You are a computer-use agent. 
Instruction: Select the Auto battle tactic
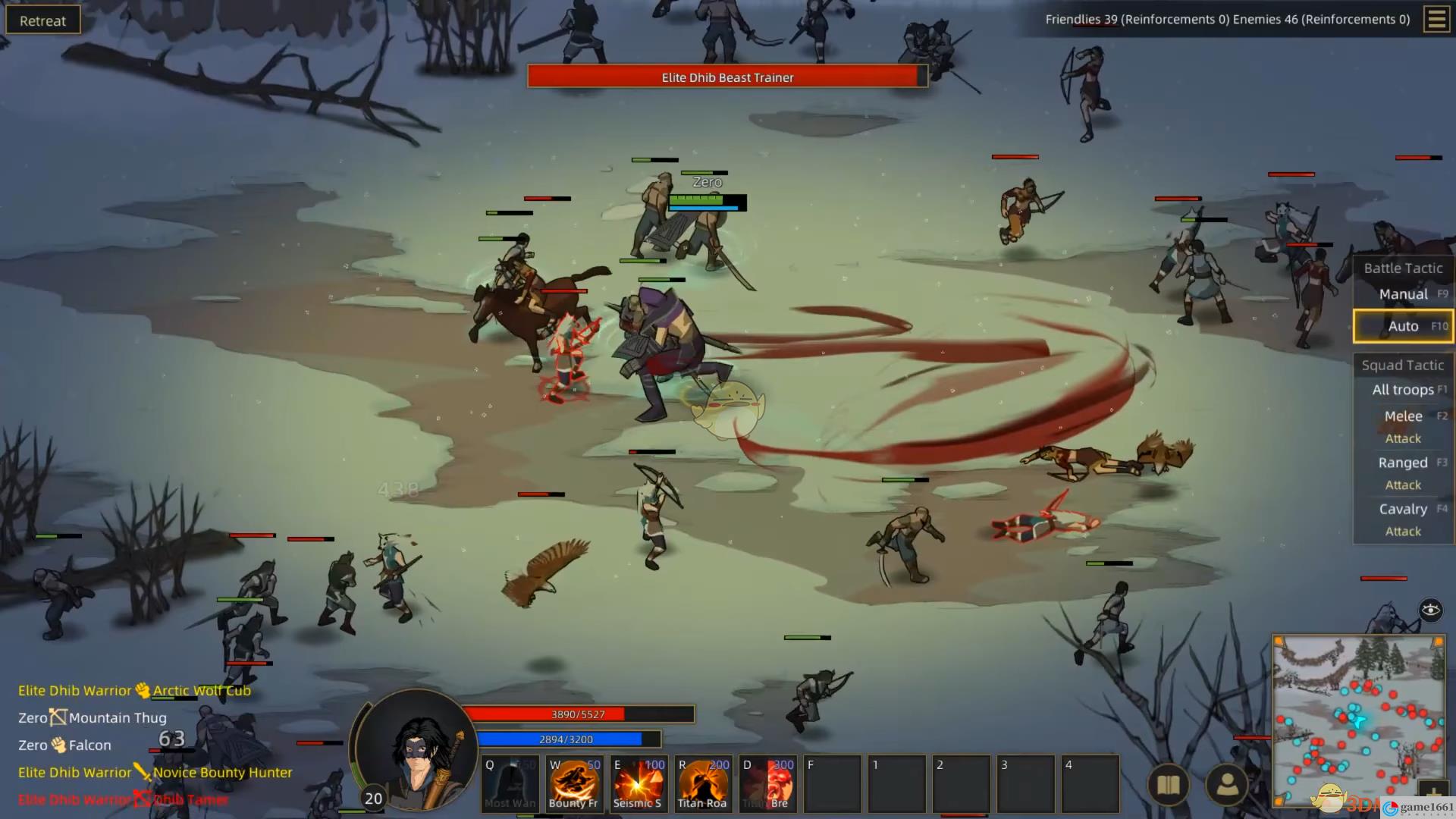point(1403,326)
